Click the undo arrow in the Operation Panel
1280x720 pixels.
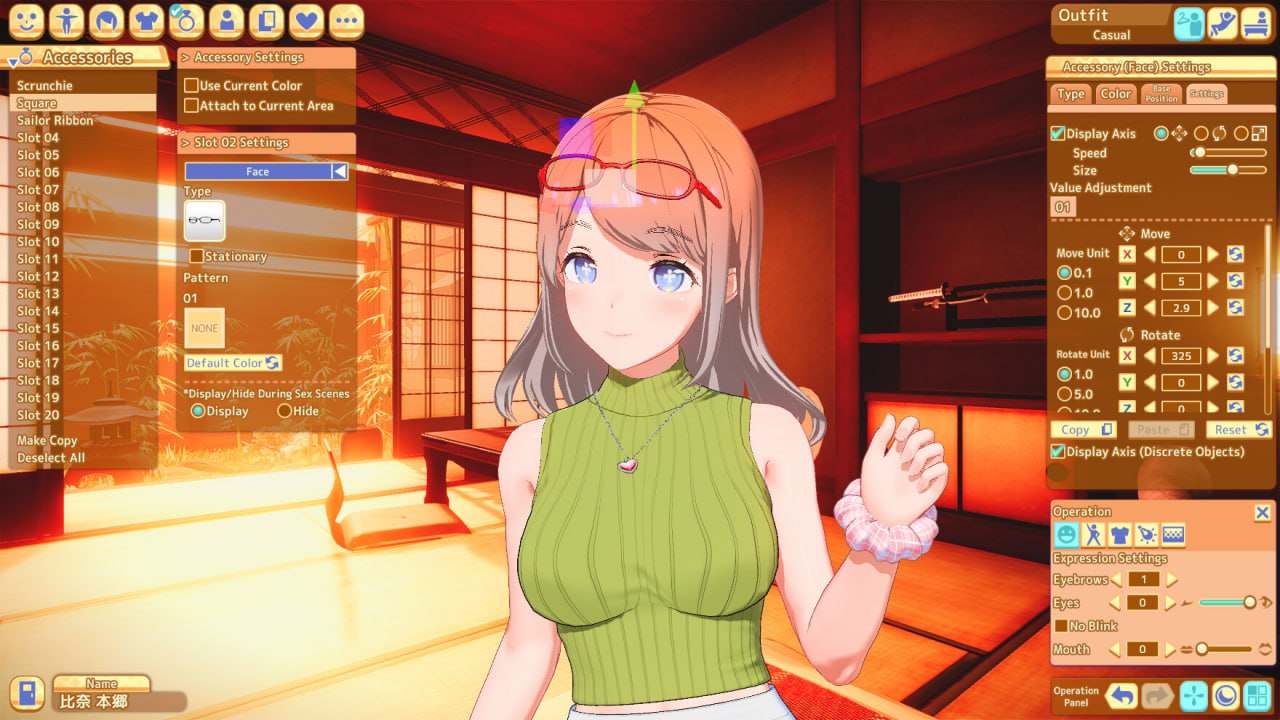(x=1123, y=695)
